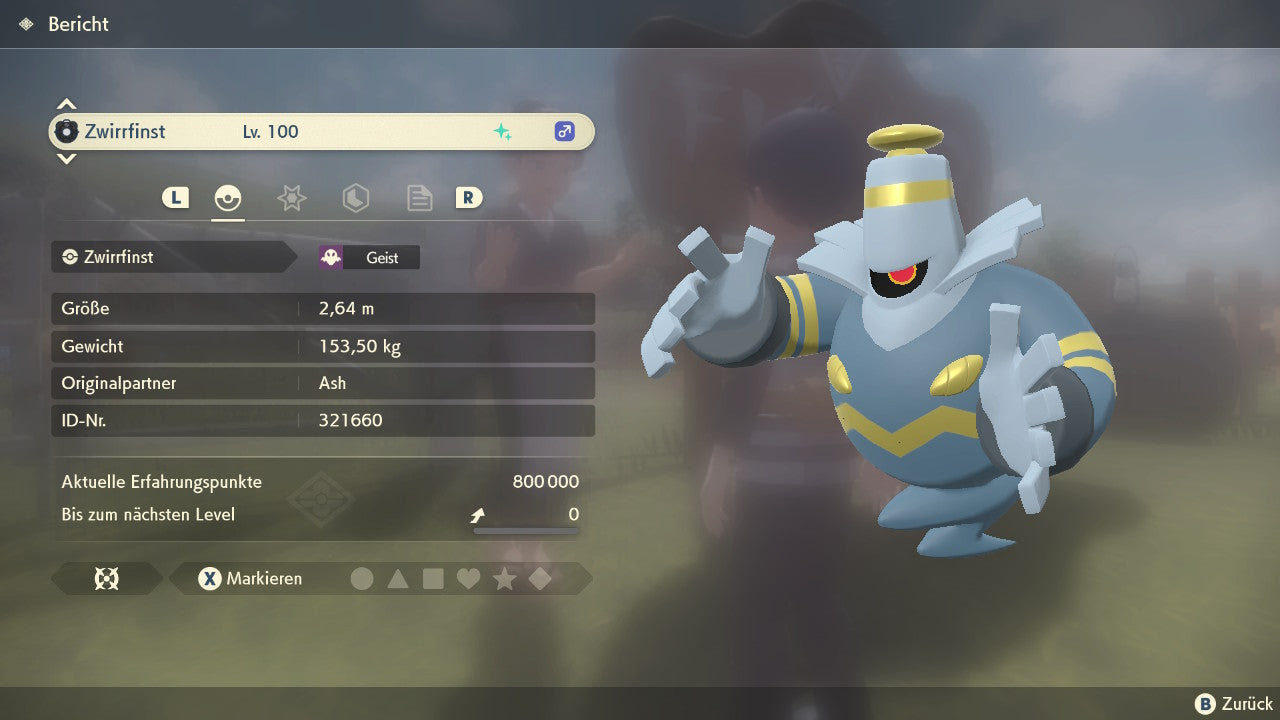Toggle the circle marking
This screenshot has width=1280, height=720.
(x=362, y=578)
